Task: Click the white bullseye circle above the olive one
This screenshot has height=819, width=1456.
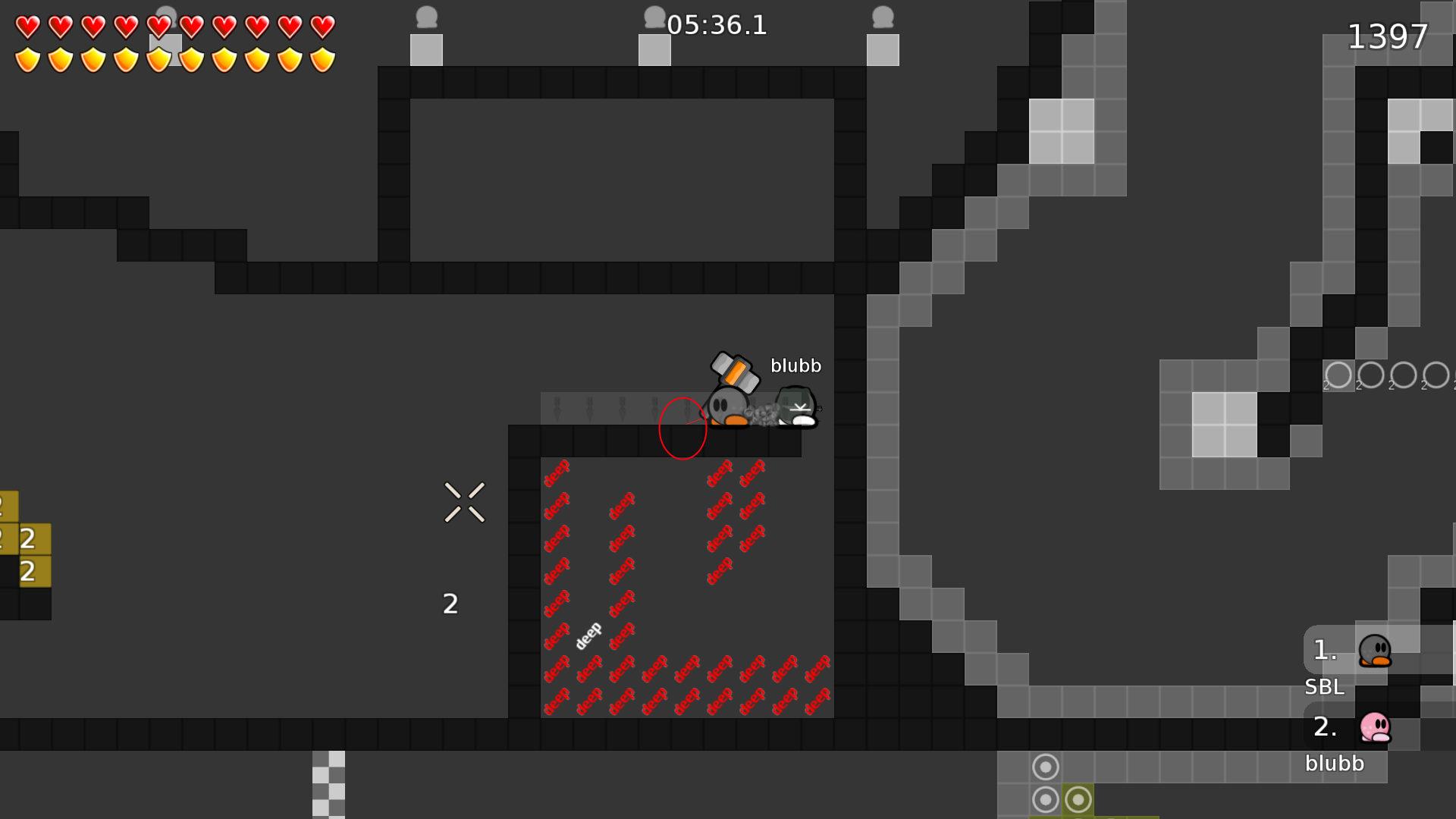Action: tap(1046, 767)
